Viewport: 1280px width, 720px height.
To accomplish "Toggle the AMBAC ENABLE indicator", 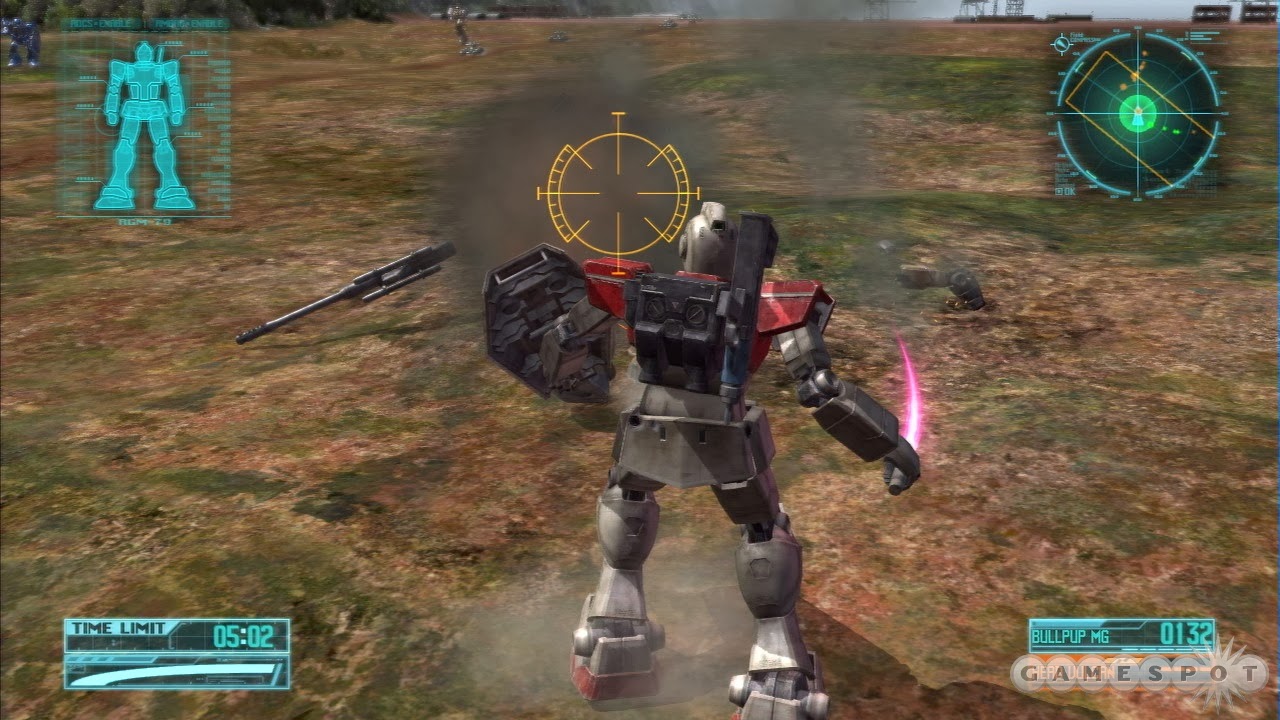I will click(190, 22).
